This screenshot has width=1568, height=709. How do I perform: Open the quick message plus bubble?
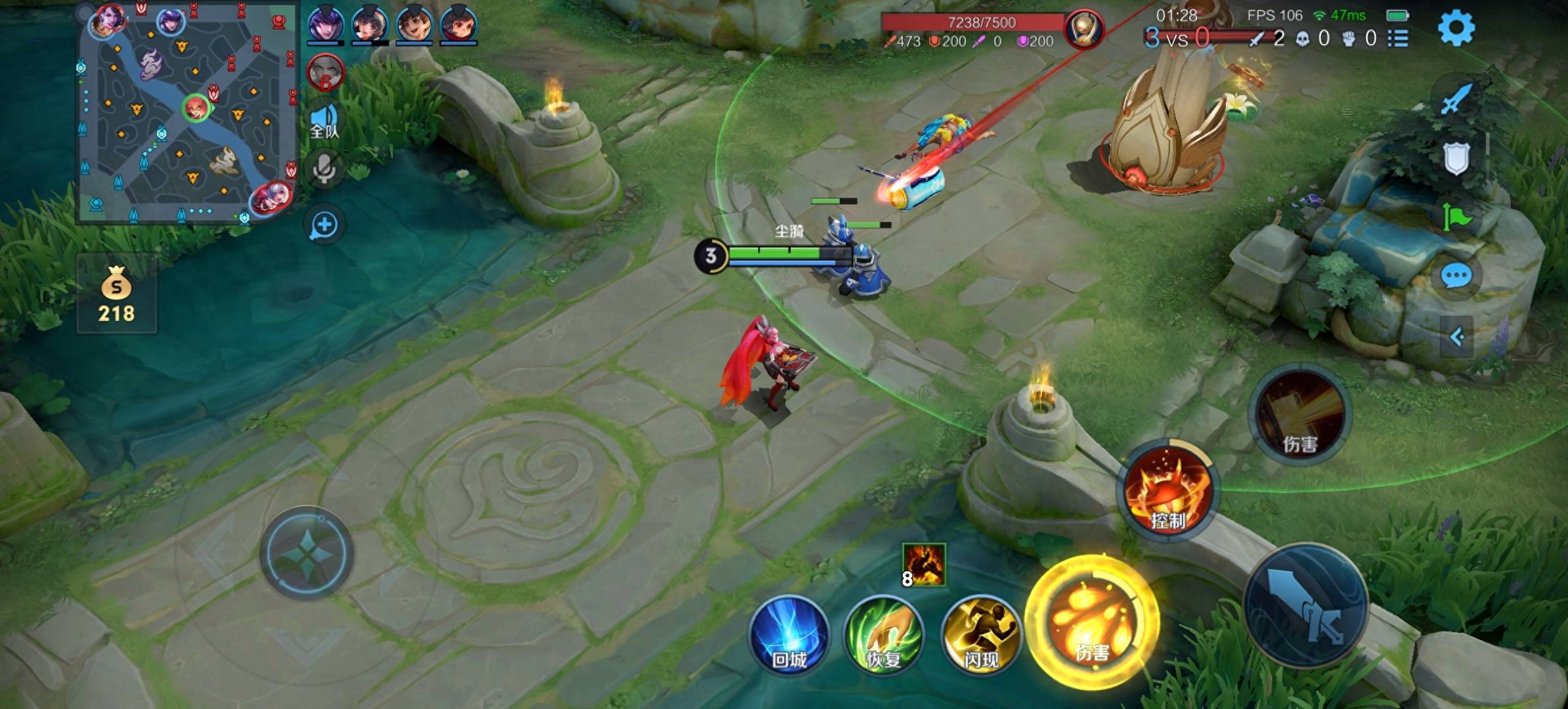(324, 225)
